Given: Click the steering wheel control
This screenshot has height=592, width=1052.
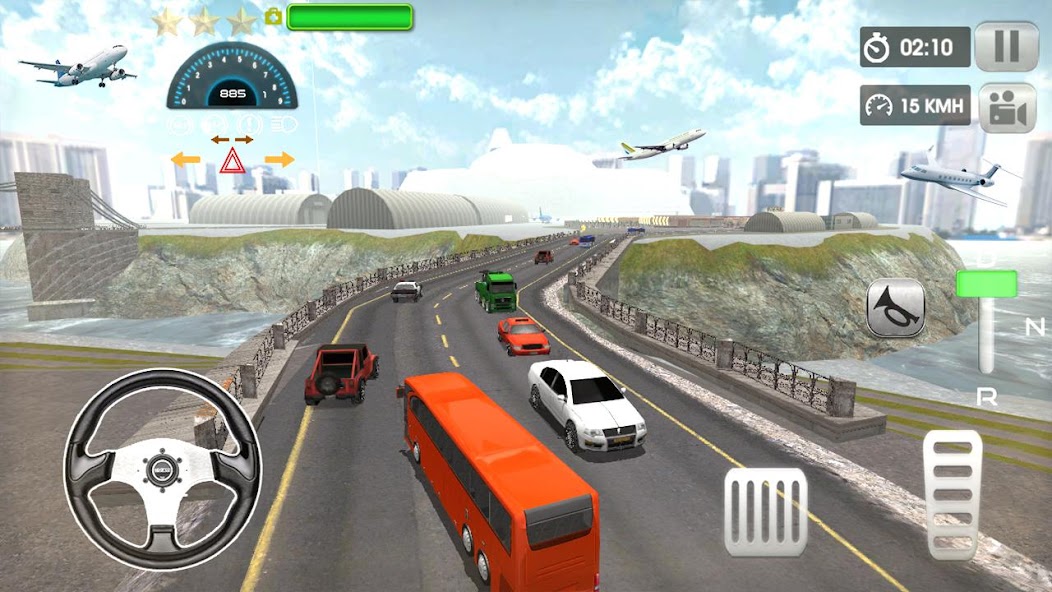Looking at the screenshot, I should (162, 469).
